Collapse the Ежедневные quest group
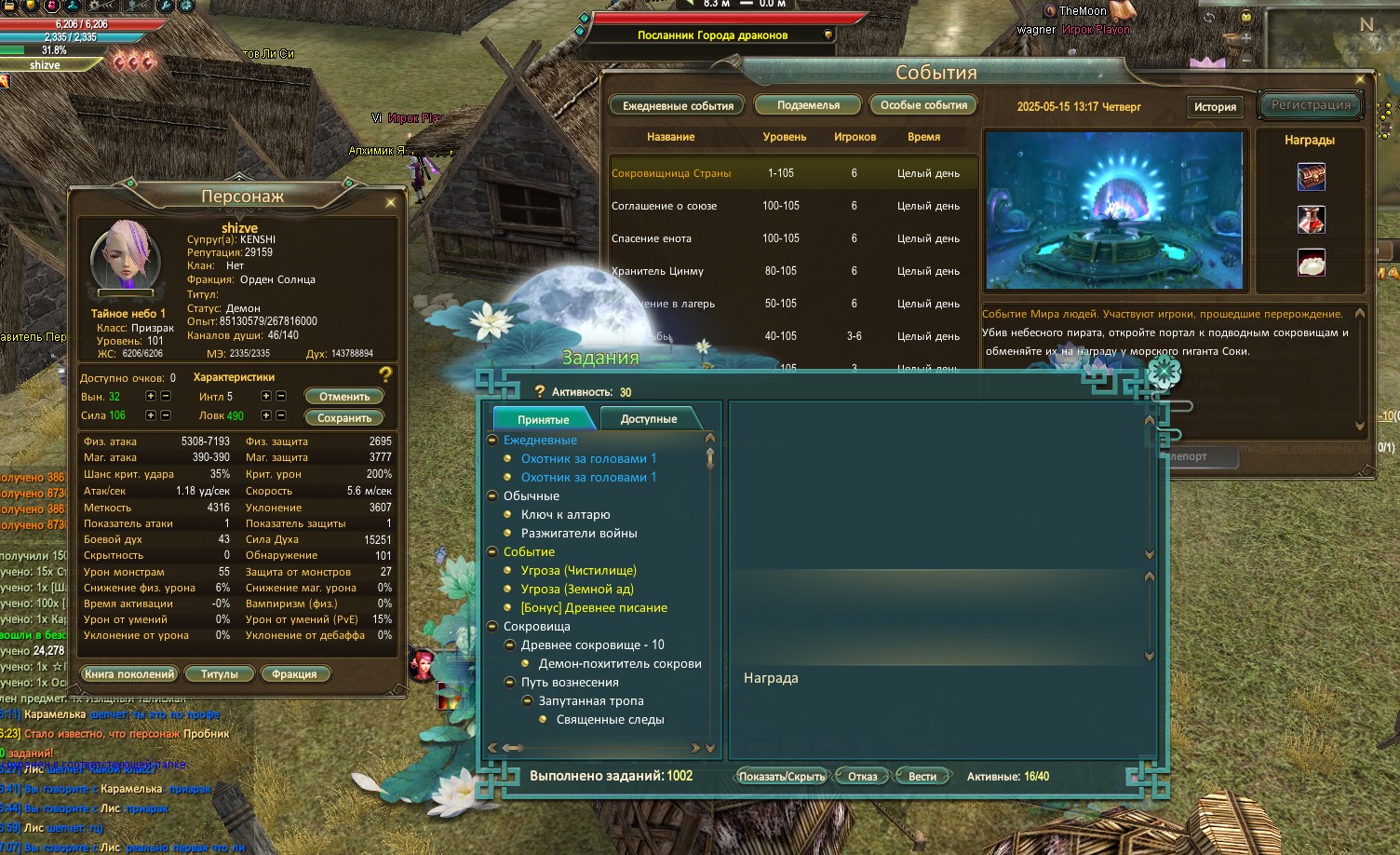 tap(492, 441)
